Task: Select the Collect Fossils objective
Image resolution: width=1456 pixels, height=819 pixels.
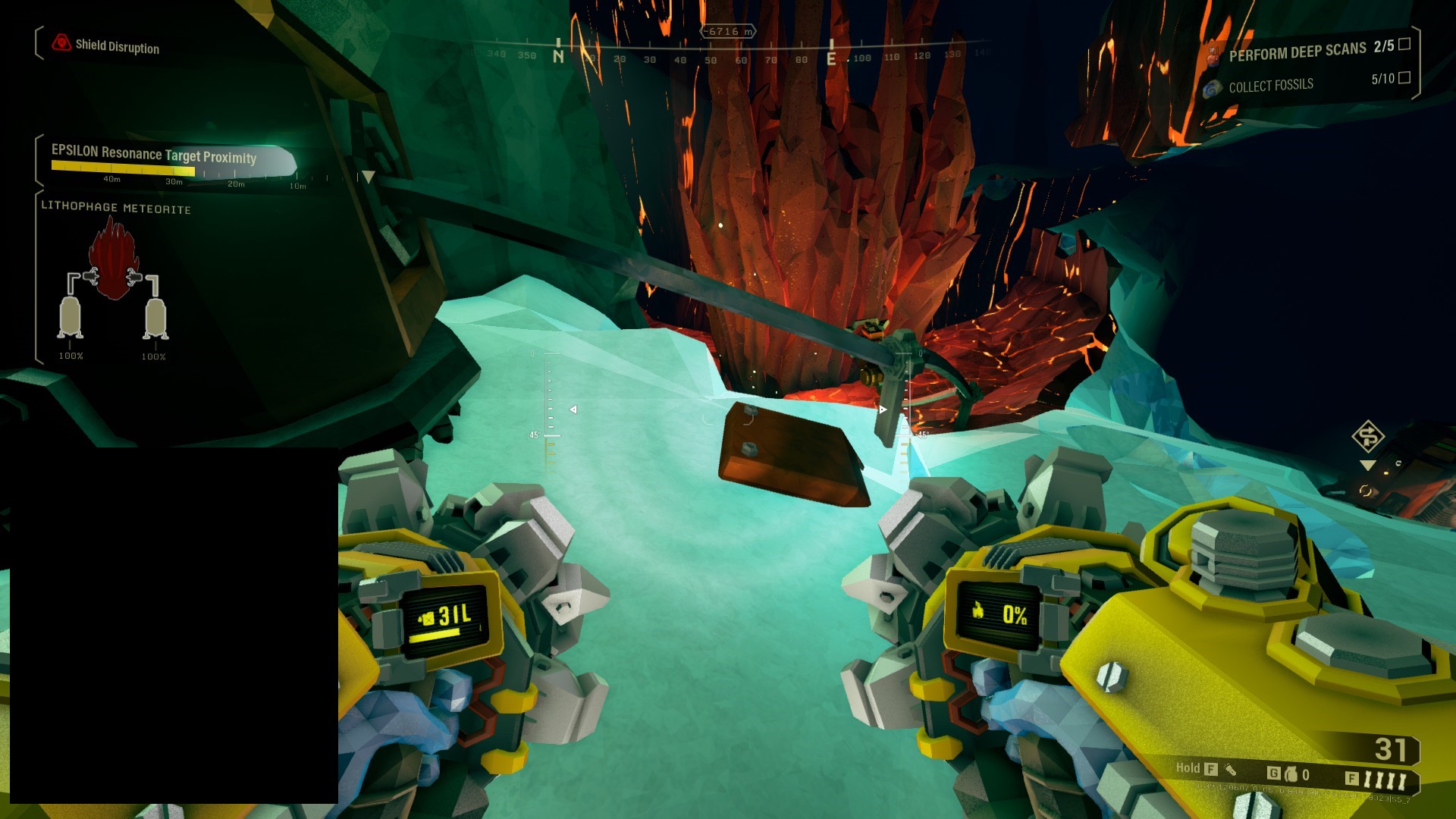Action: (x=1270, y=86)
